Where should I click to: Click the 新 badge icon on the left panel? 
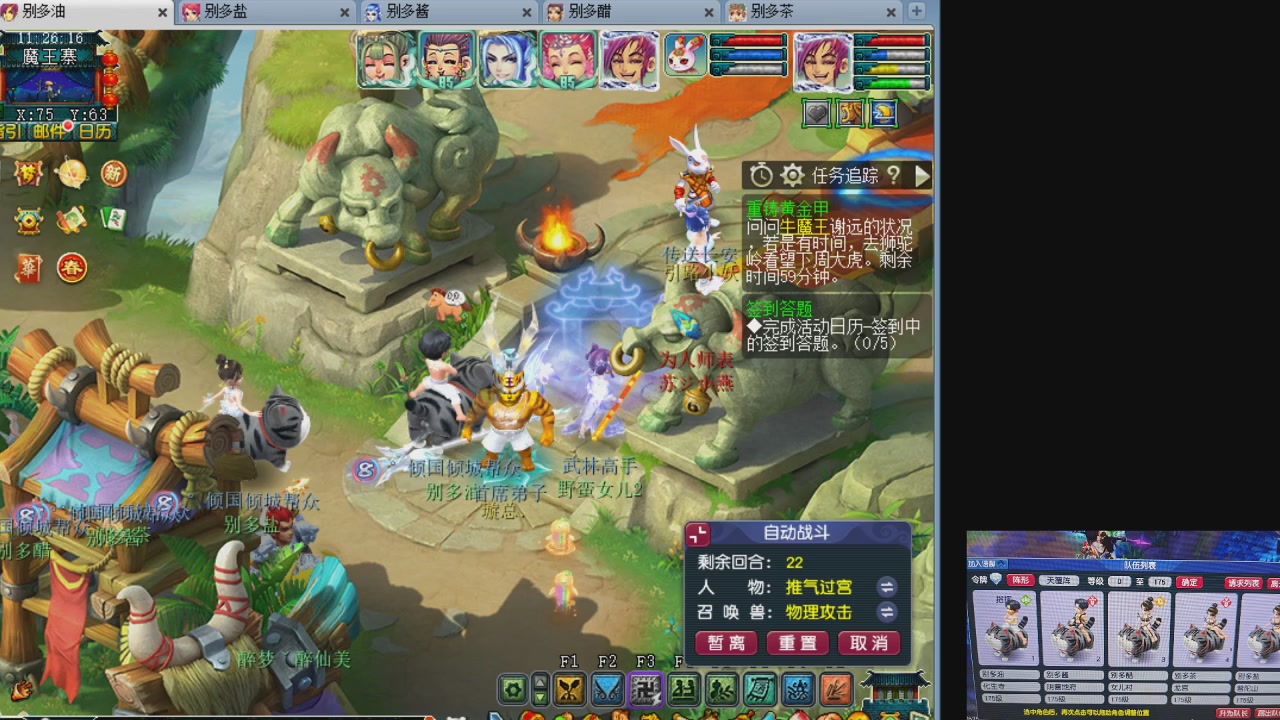(113, 174)
